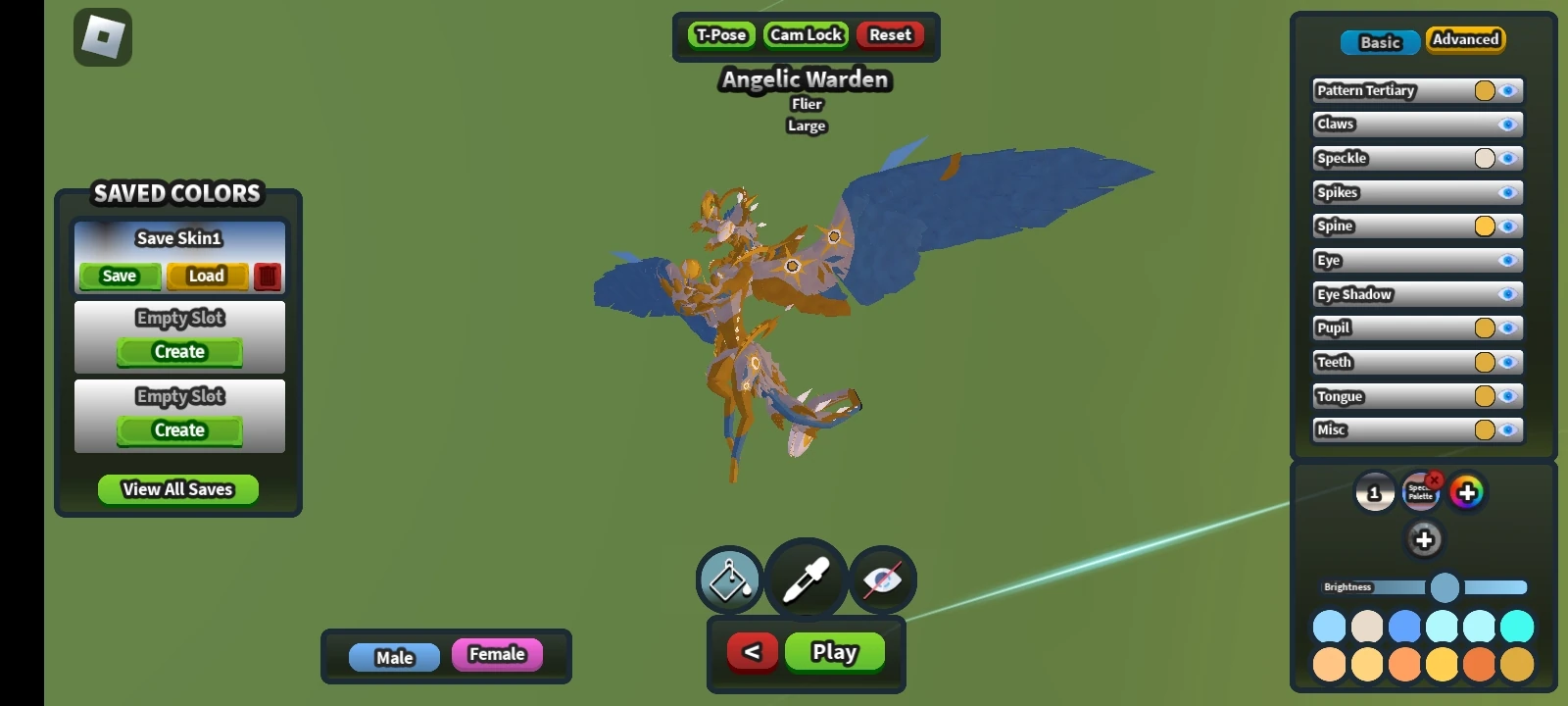Viewport: 1568px width, 706px height.
Task: Delete Save Skin1 using the trash icon
Action: click(x=268, y=277)
